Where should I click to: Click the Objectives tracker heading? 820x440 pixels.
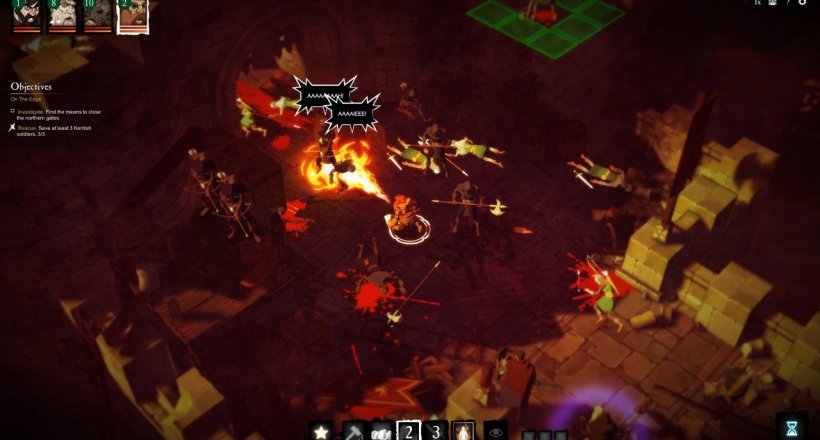31,87
